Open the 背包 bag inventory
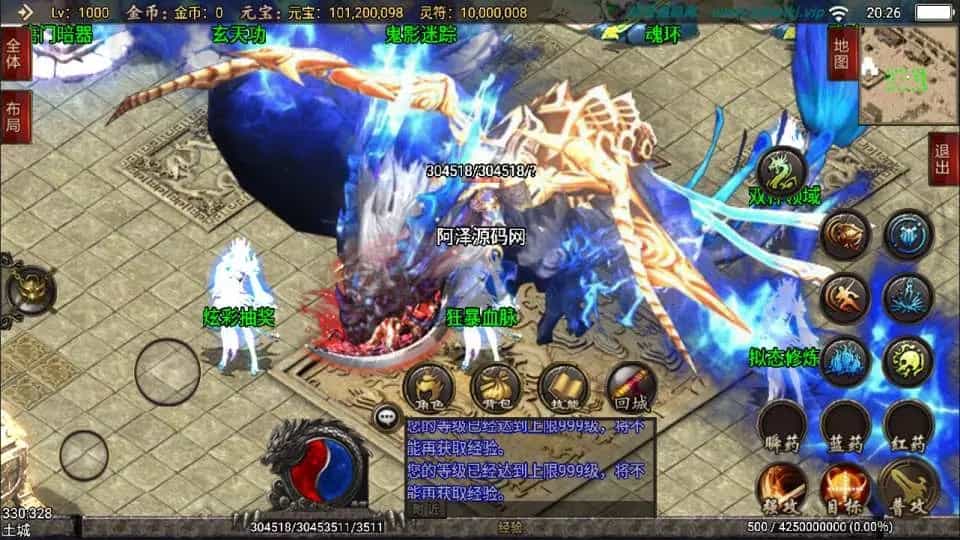 pyautogui.click(x=496, y=387)
